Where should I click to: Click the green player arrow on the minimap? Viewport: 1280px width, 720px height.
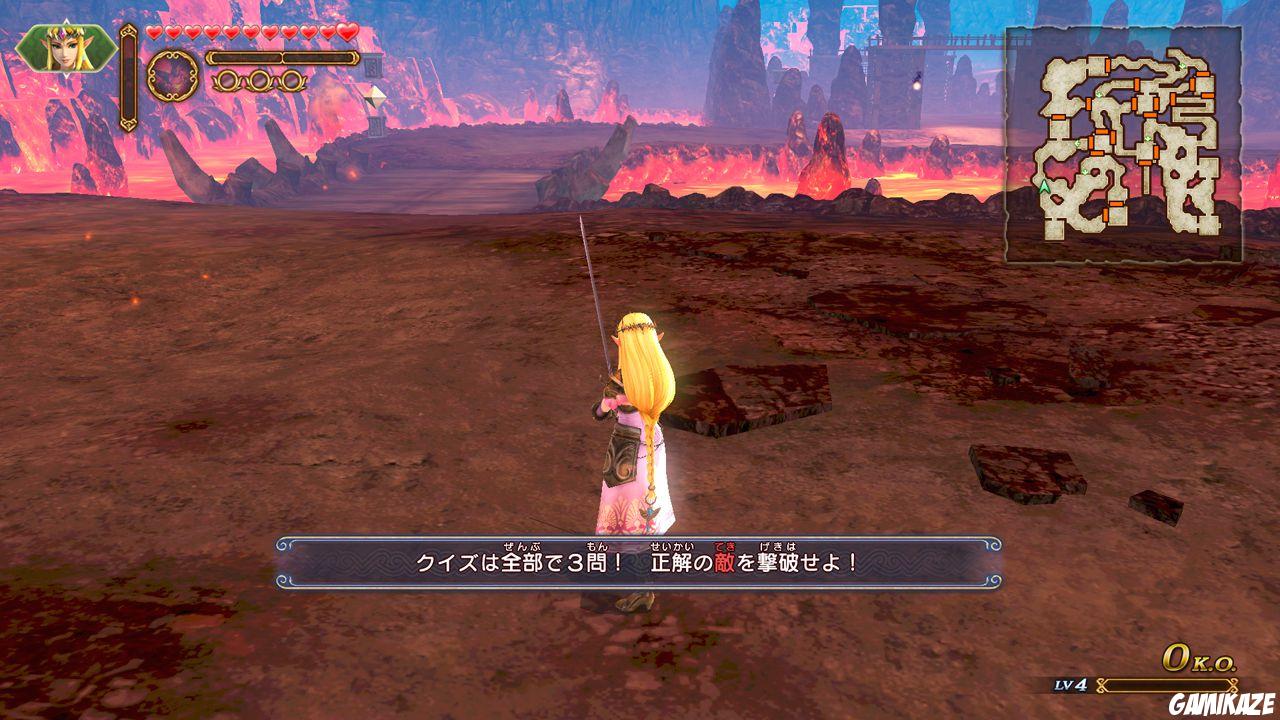(x=1043, y=187)
